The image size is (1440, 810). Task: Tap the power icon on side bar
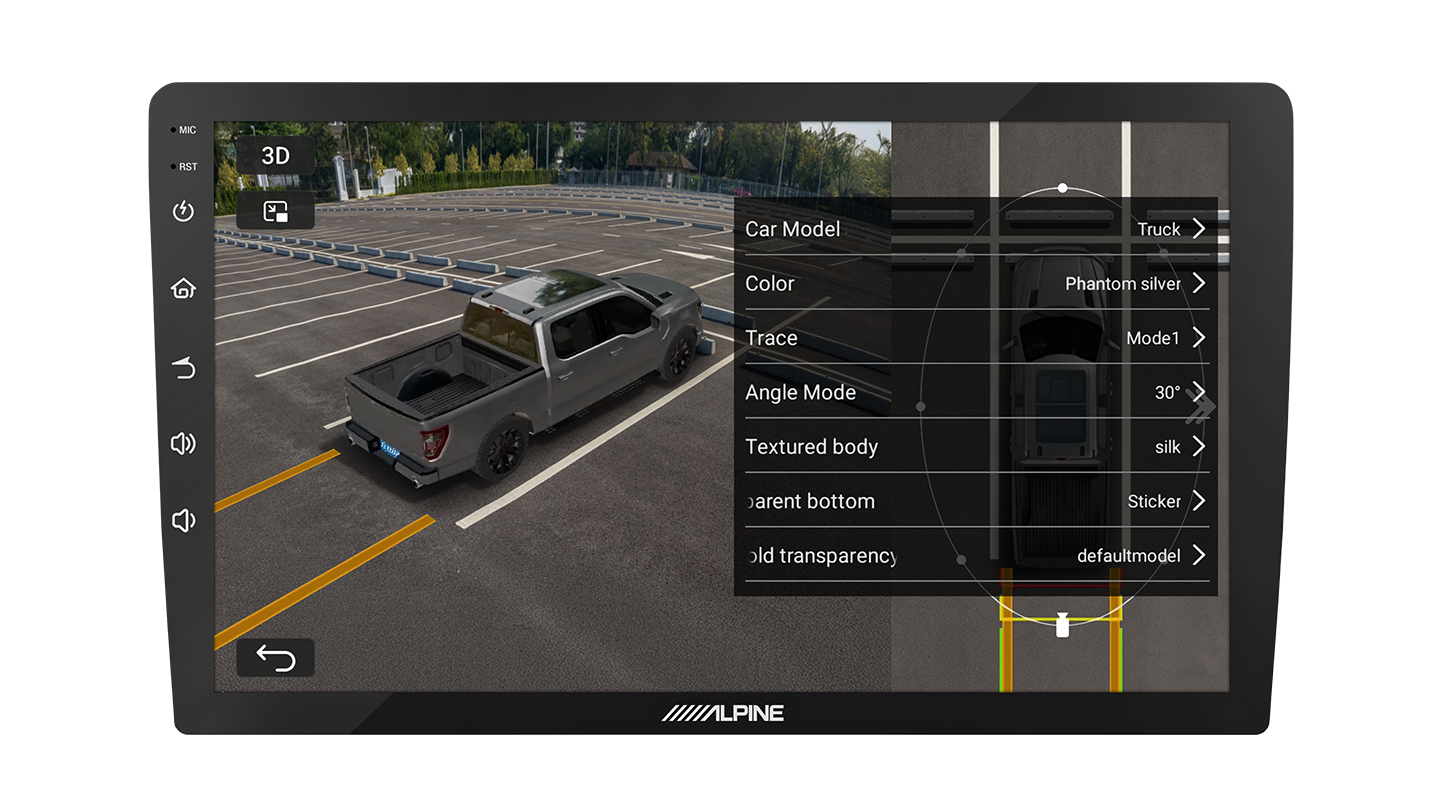183,211
